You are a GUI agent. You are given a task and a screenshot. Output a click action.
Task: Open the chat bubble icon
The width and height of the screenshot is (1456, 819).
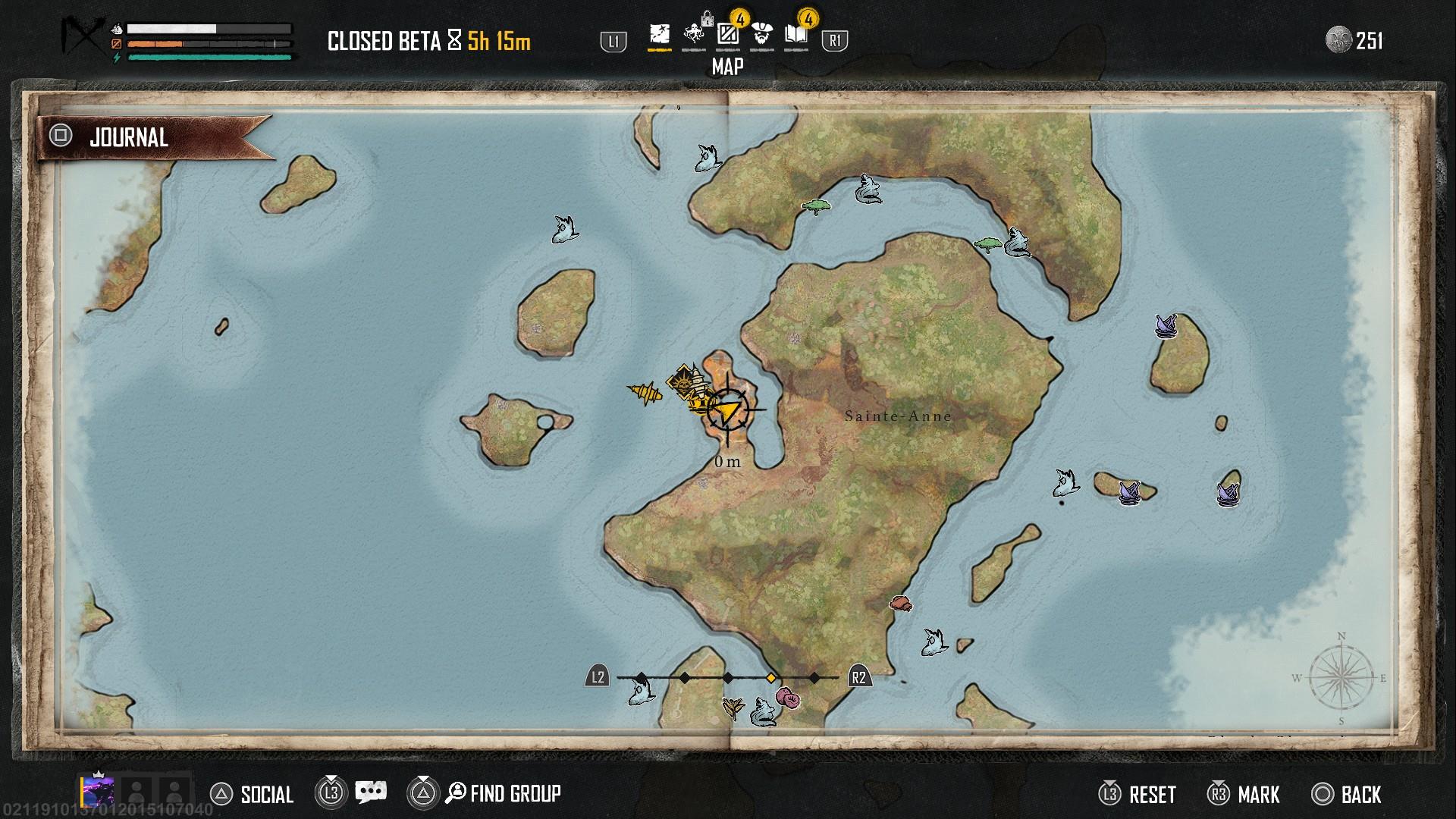pyautogui.click(x=371, y=793)
